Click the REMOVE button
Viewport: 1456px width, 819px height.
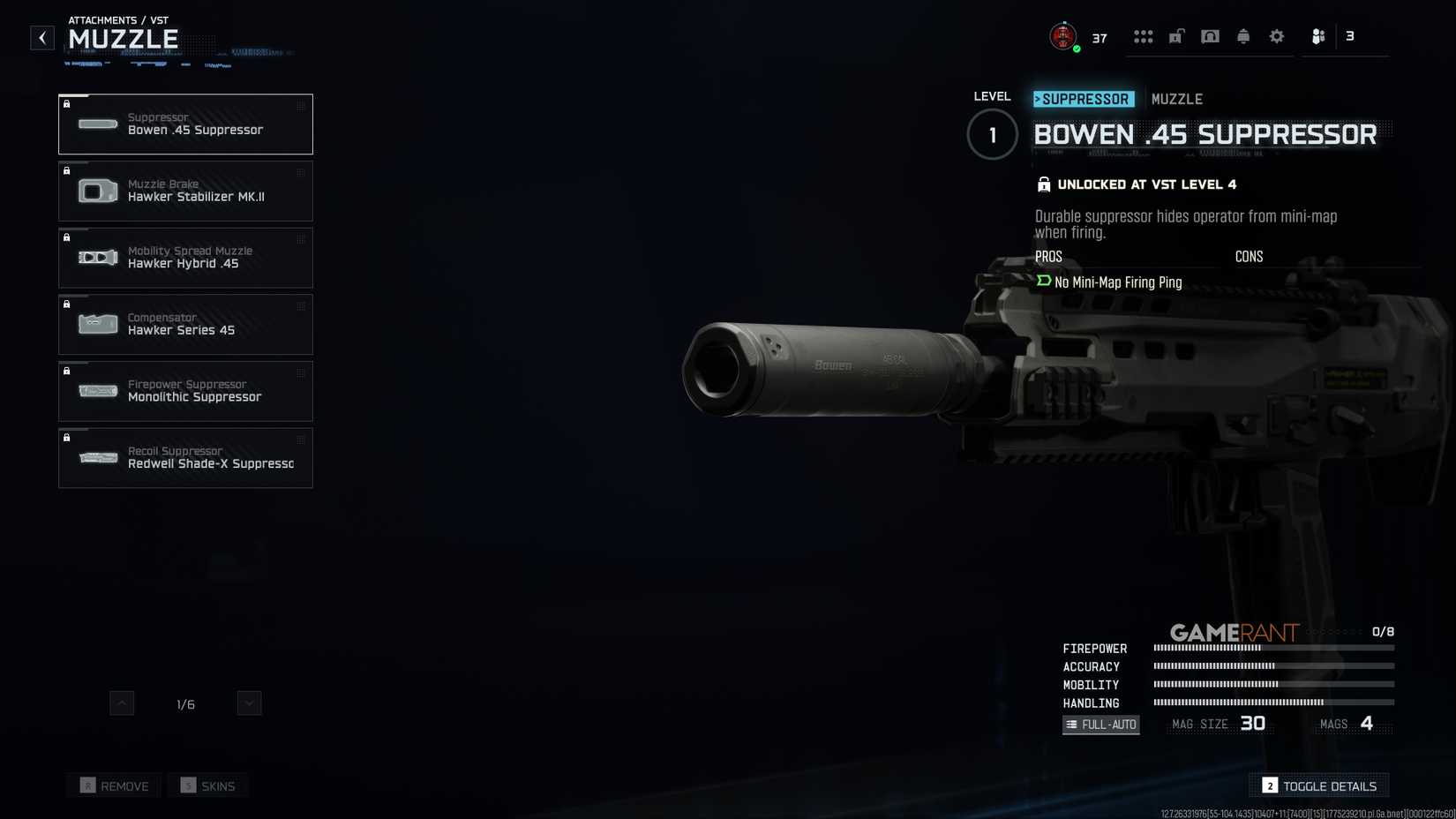click(x=113, y=785)
